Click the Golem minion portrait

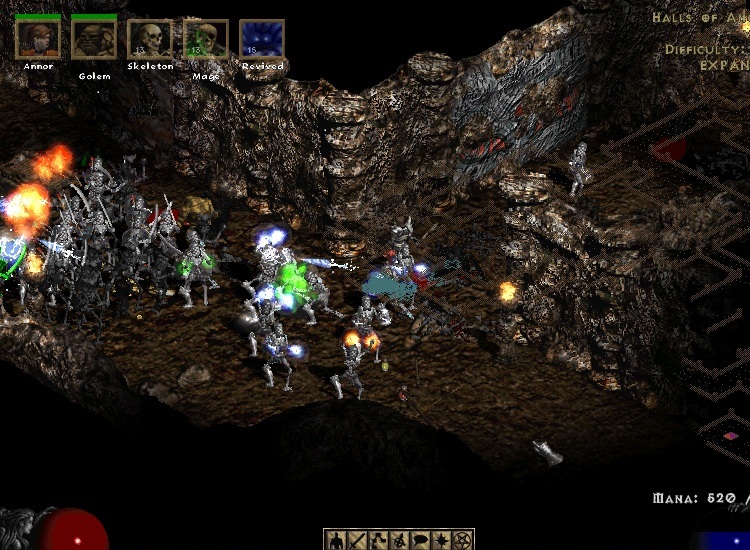click(94, 39)
